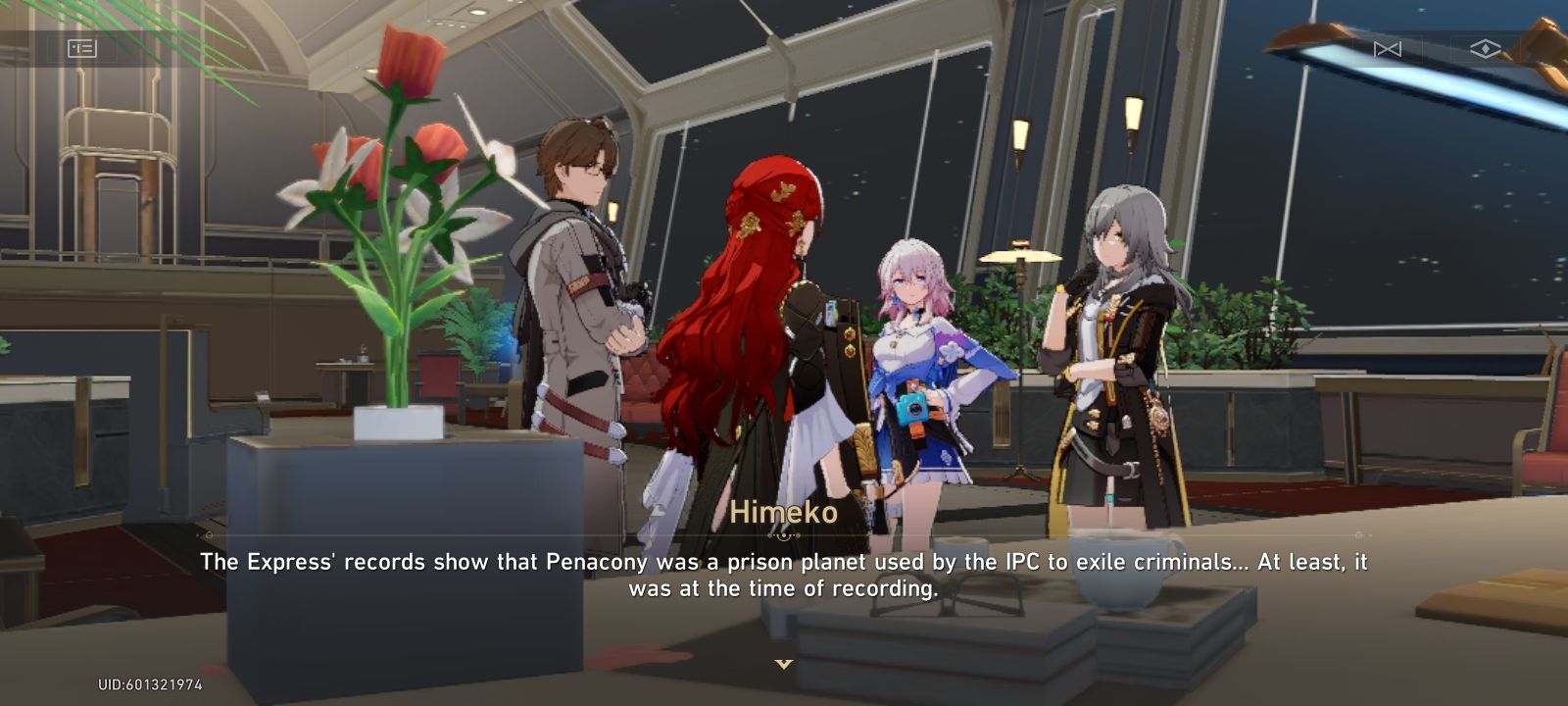This screenshot has height=706, width=1568.
Task: Click Himeko's dialogue text to continue
Action: coord(782,575)
